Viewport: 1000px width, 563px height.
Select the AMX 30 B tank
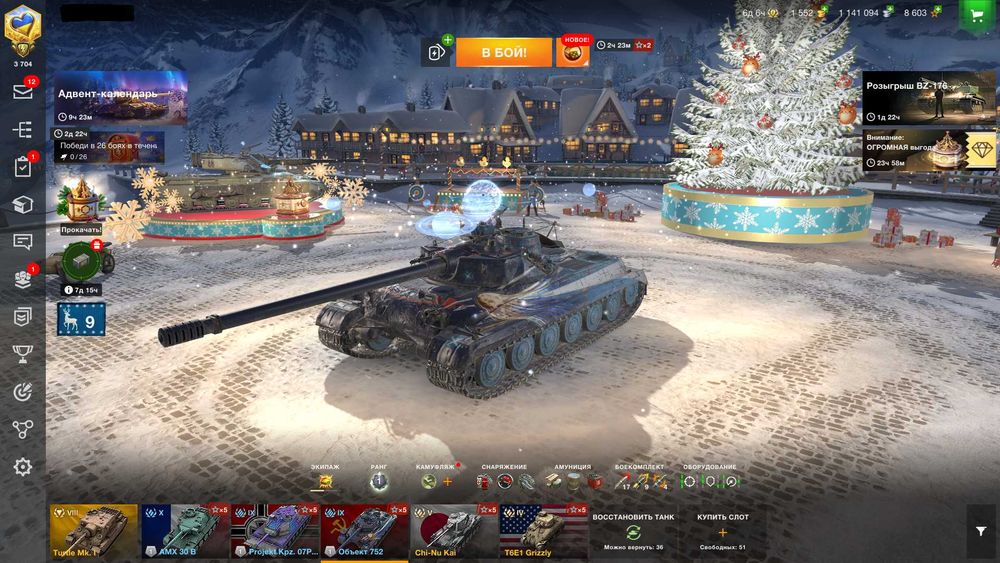tap(184, 531)
